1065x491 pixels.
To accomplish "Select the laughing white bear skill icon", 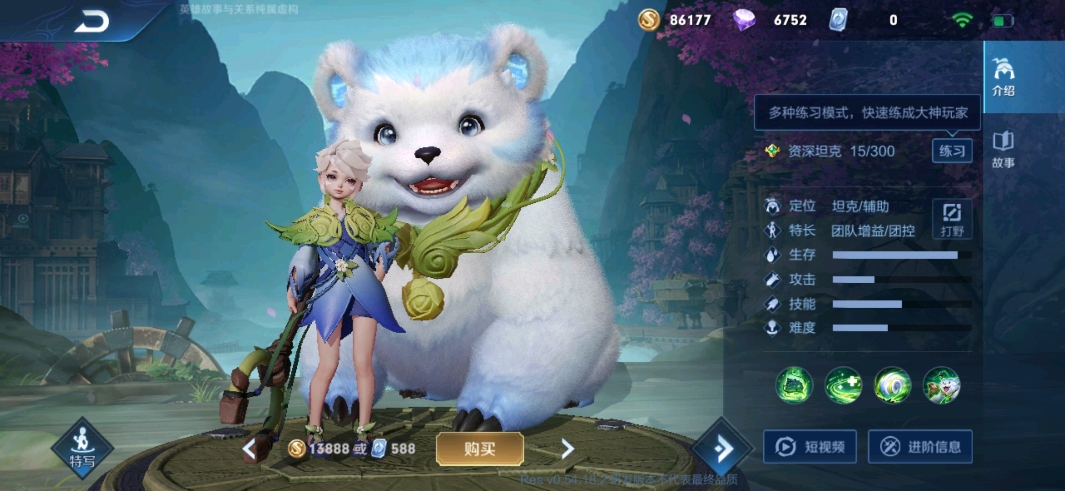I will click(941, 385).
